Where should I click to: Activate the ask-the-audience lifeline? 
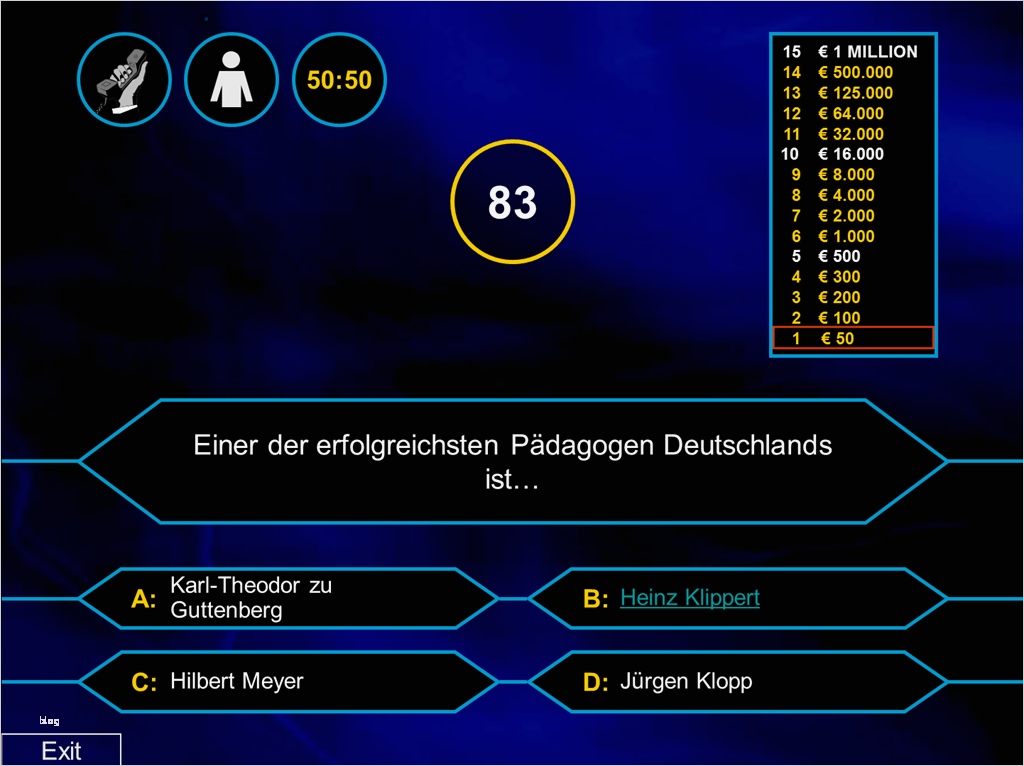(231, 80)
